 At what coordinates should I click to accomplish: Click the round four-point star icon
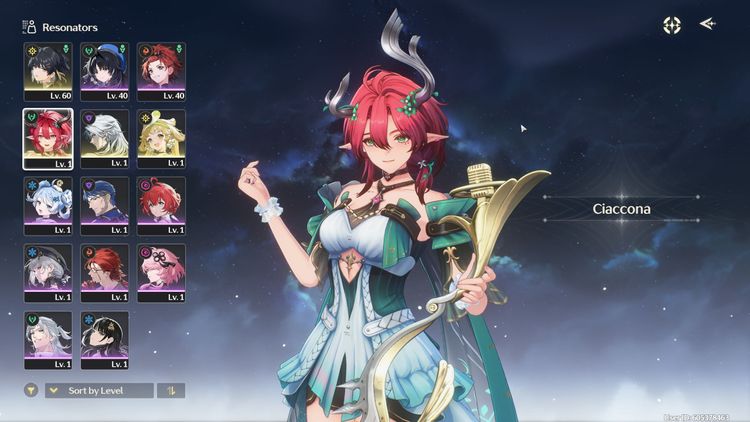point(672,25)
